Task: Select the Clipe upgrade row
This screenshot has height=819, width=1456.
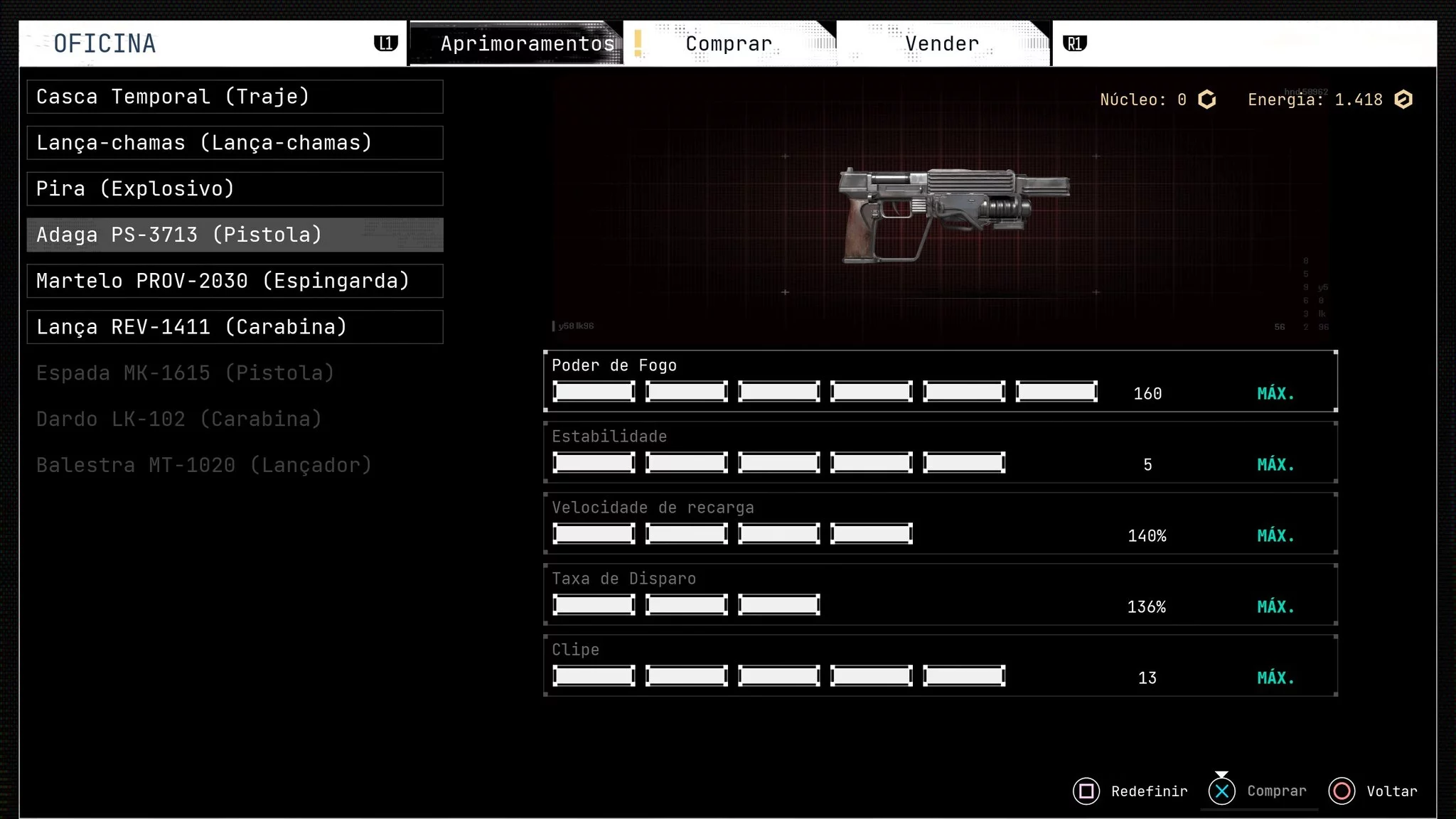Action: [x=940, y=665]
